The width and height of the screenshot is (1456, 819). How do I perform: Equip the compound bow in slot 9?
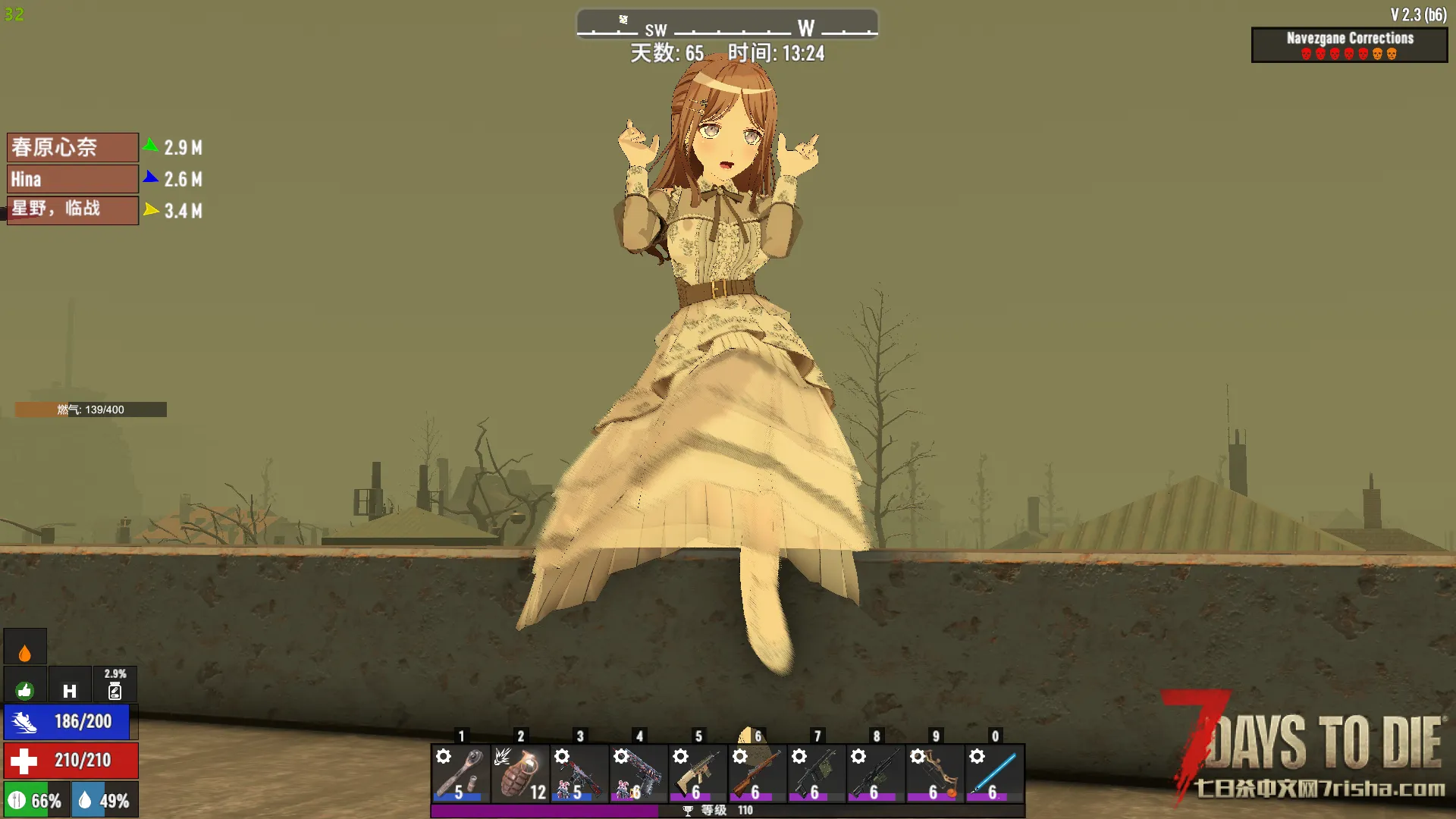935,773
